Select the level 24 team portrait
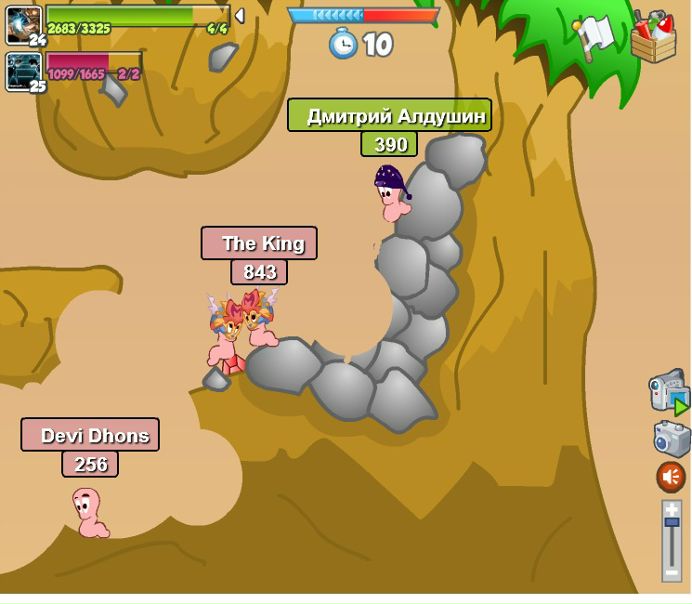Screen dimensions: 692x604 pos(24,25)
